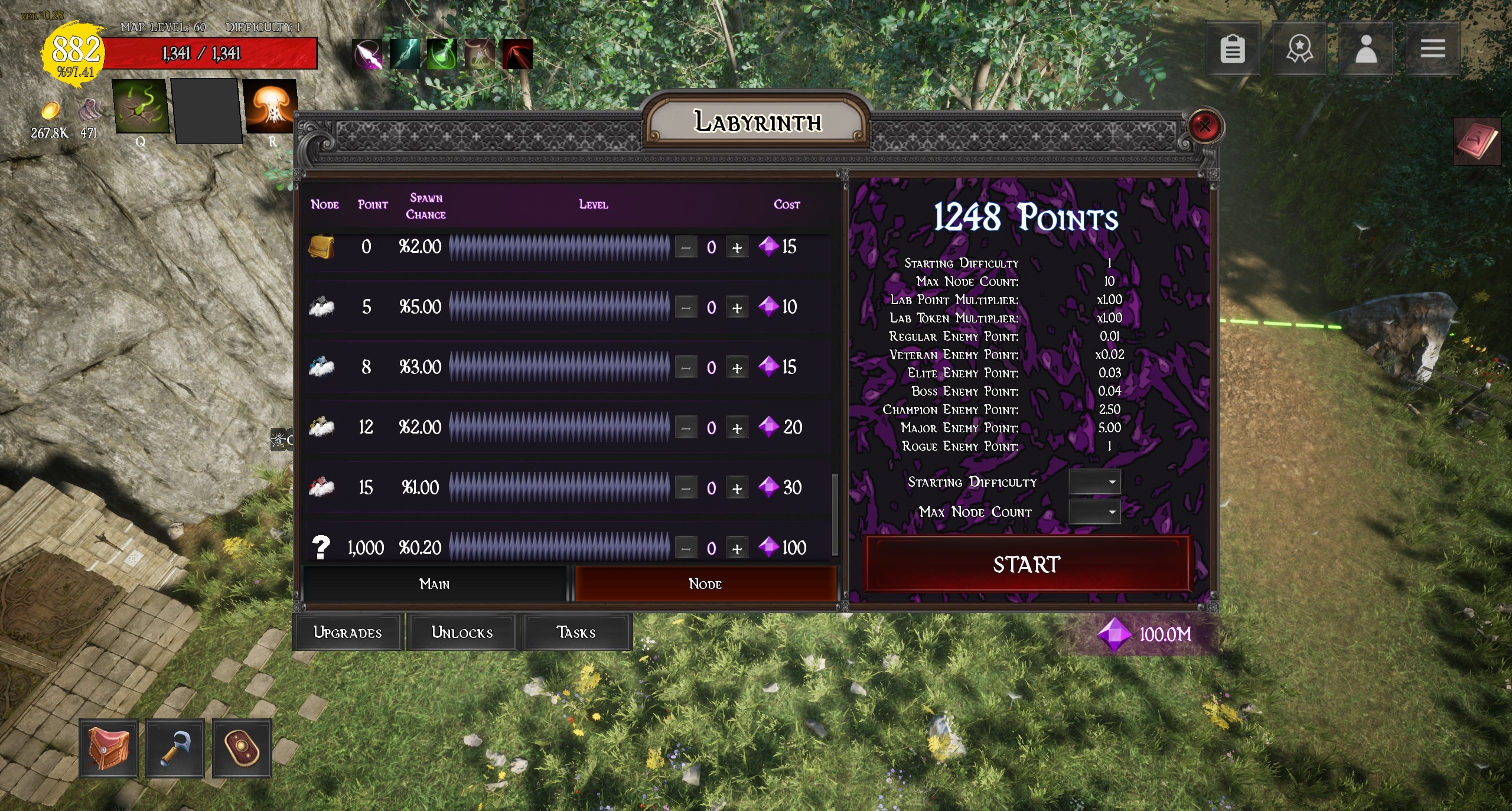
Task: Open the clipboard quest log
Action: (x=1233, y=48)
